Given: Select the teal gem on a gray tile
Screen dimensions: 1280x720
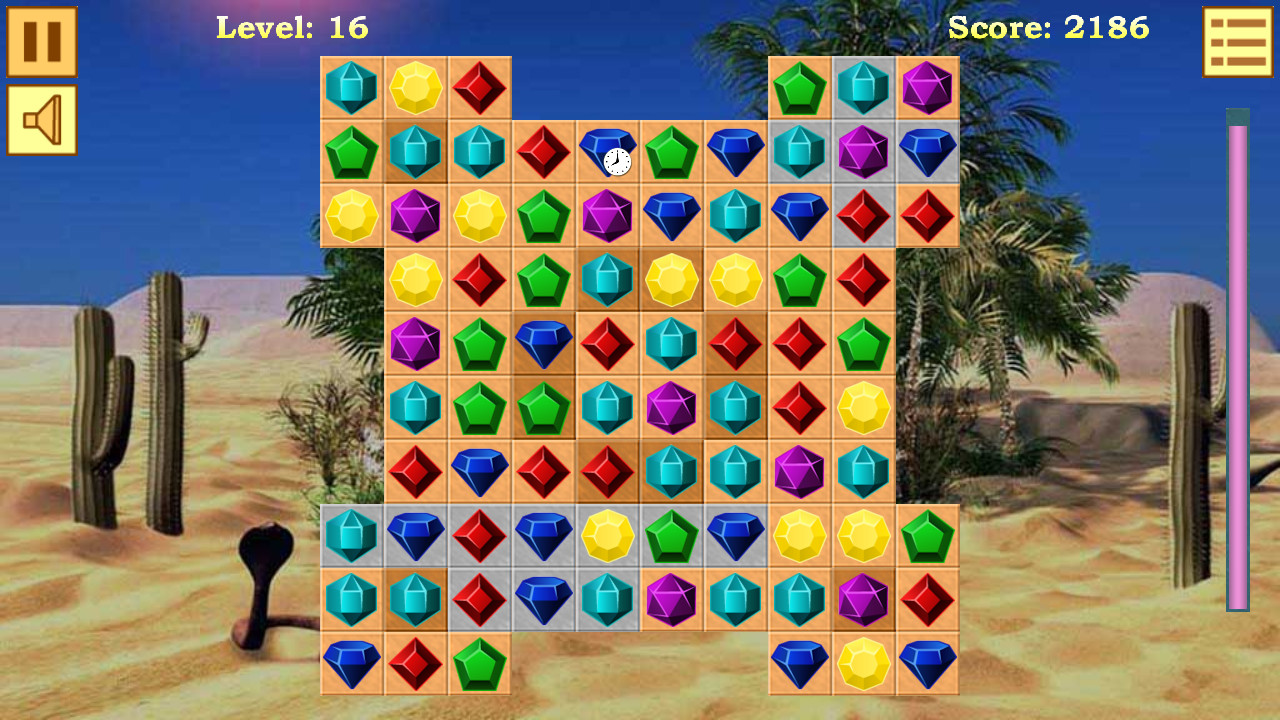Looking at the screenshot, I should [351, 538].
